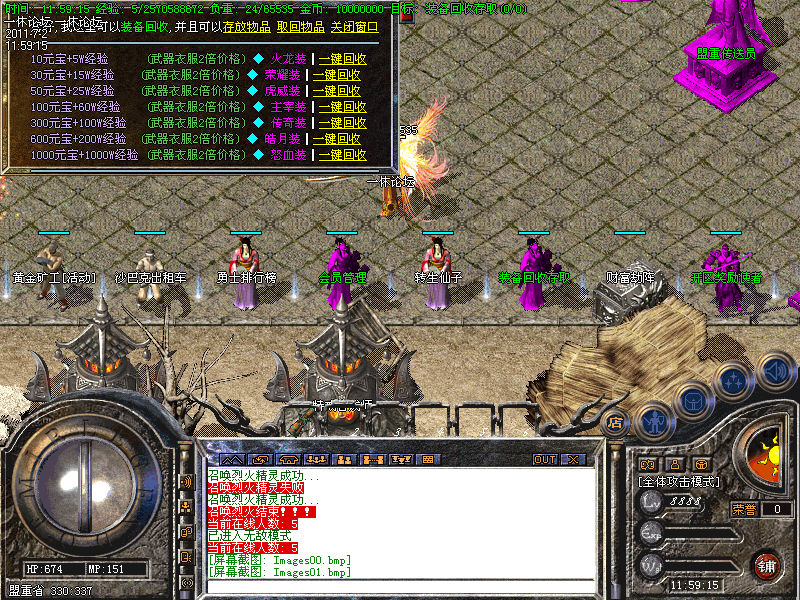
Task: Open the red 铺 stall button
Action: [x=766, y=565]
